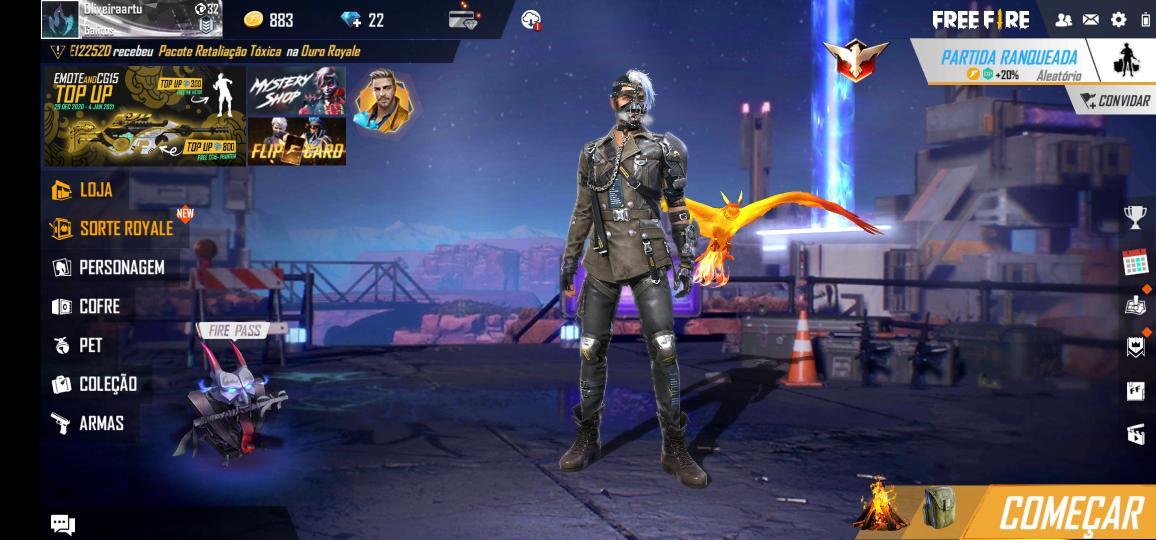Open the friends list icon

(1064, 19)
